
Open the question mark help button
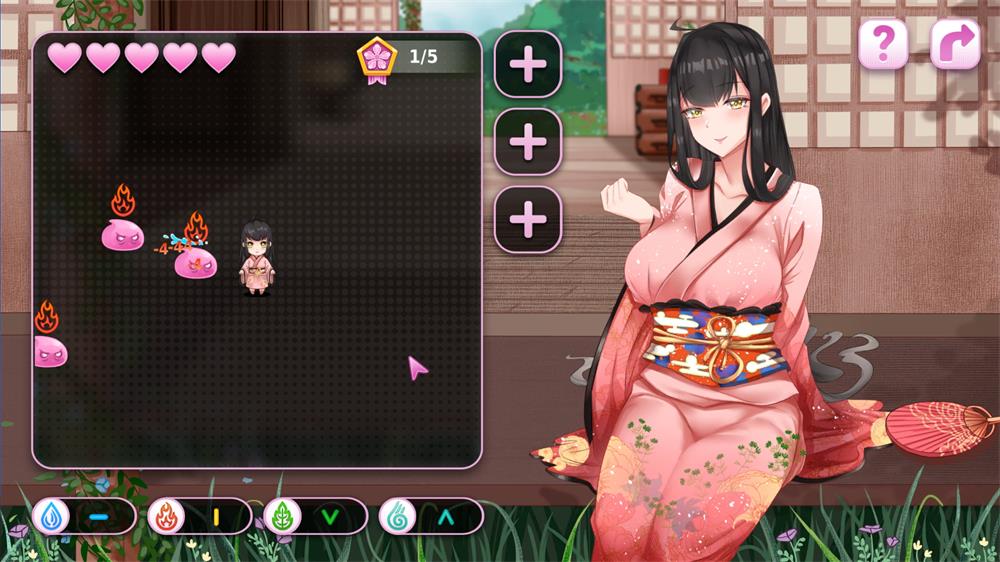pyautogui.click(x=883, y=45)
